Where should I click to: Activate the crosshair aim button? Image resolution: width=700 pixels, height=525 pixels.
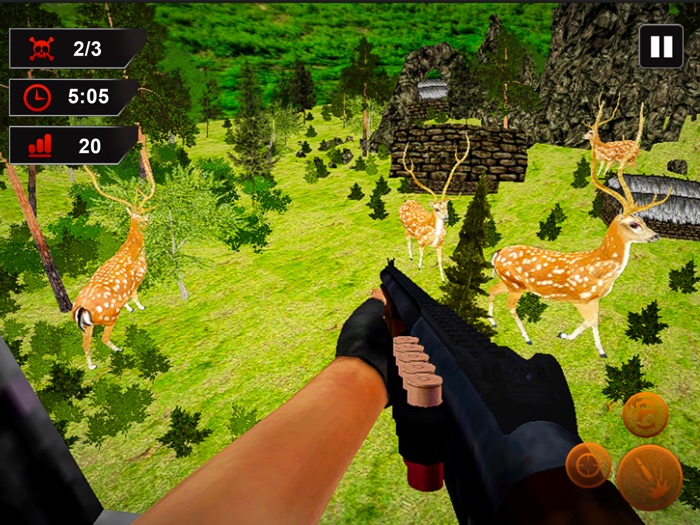589,465
